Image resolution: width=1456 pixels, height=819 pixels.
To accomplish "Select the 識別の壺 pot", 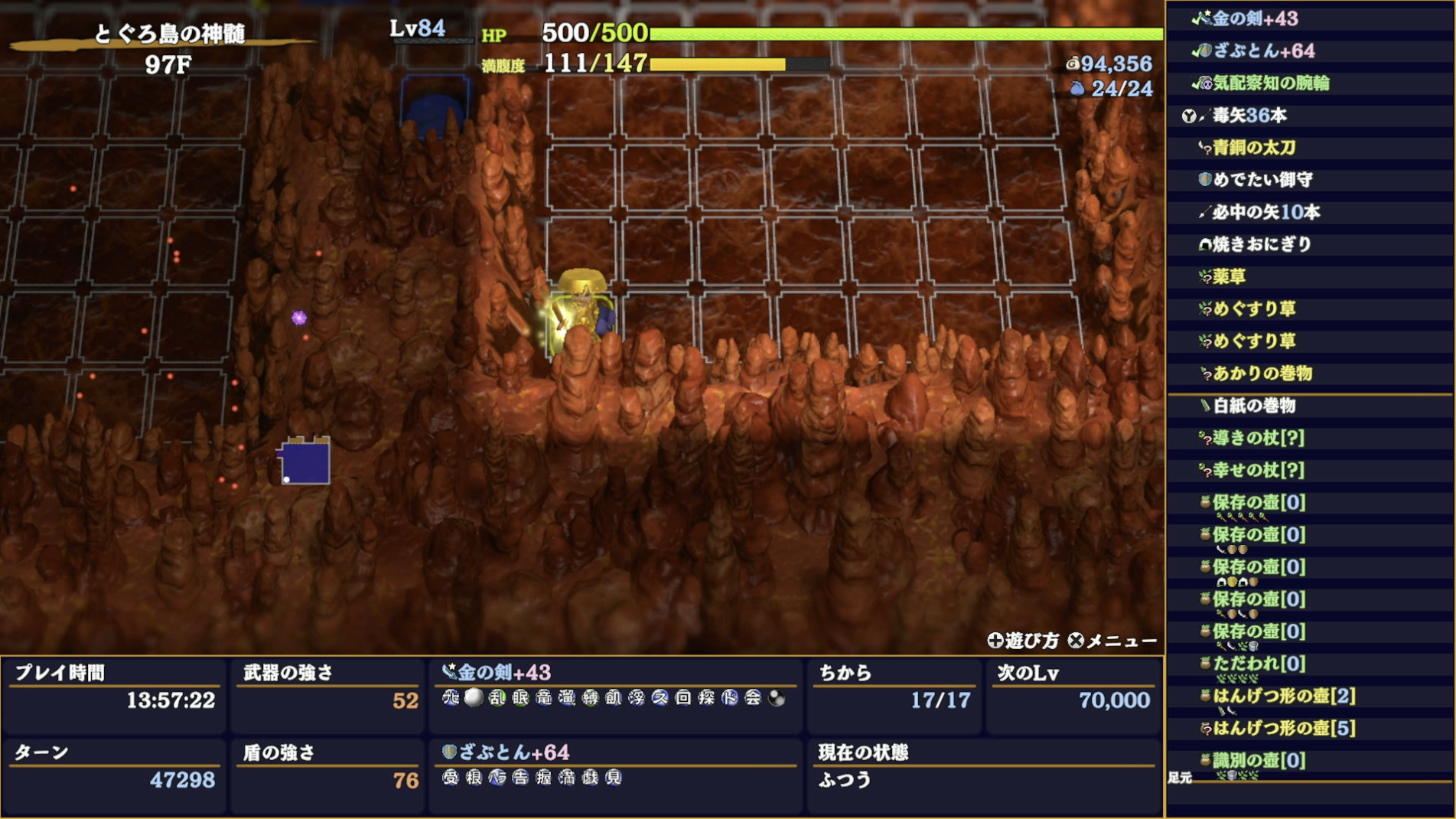I will point(1259,760).
